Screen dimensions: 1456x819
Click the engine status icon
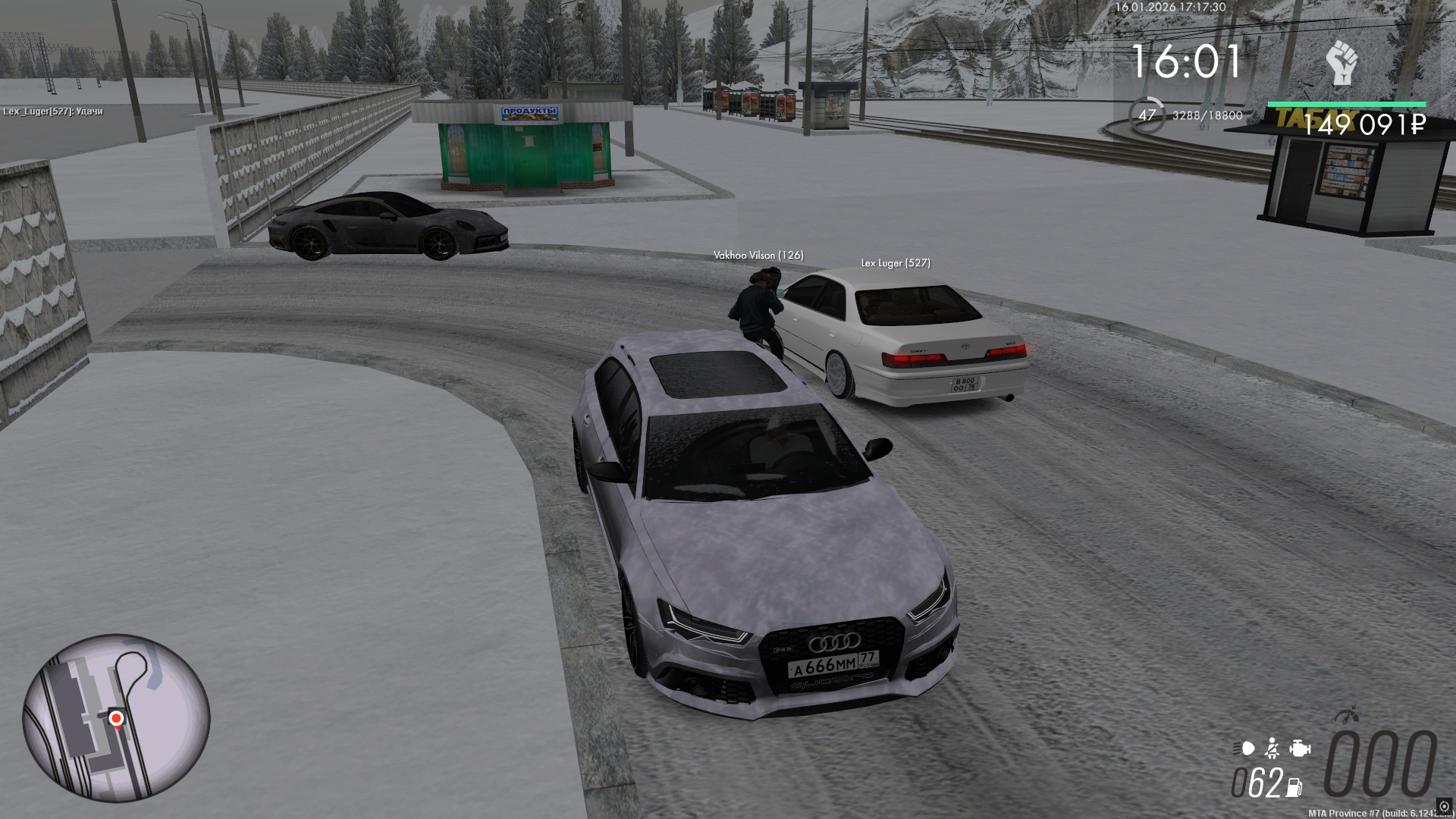pos(1300,748)
